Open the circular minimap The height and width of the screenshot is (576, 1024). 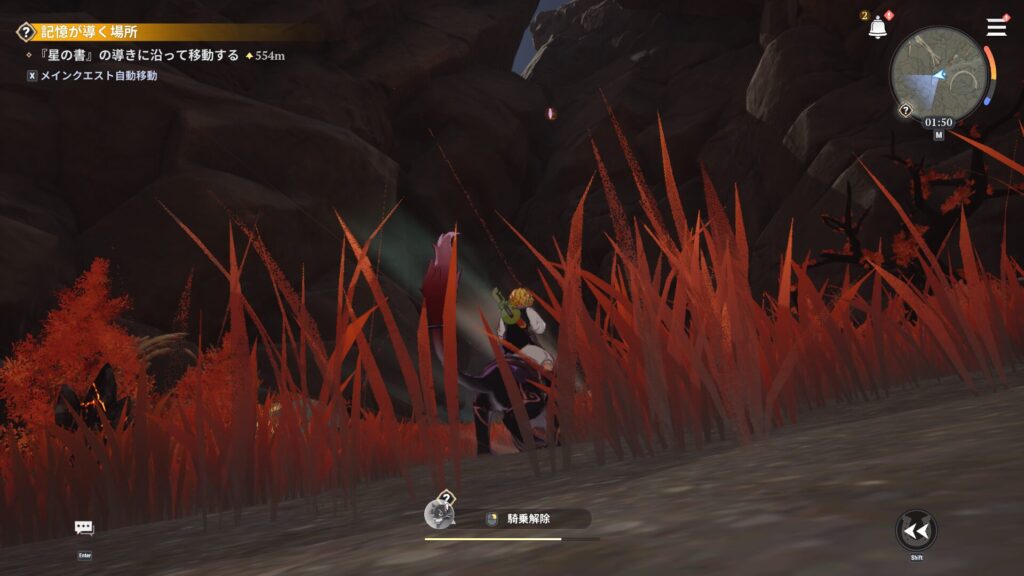(938, 72)
